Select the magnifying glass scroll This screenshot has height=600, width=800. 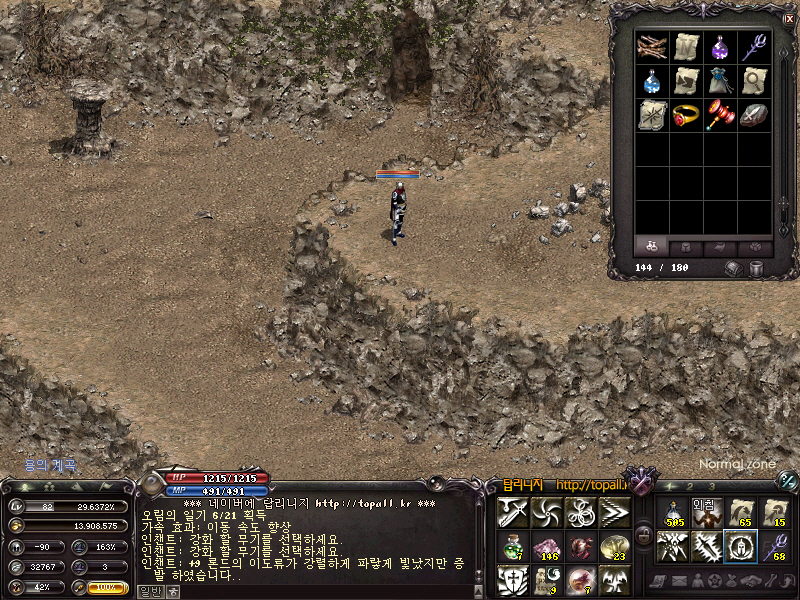click(x=754, y=81)
